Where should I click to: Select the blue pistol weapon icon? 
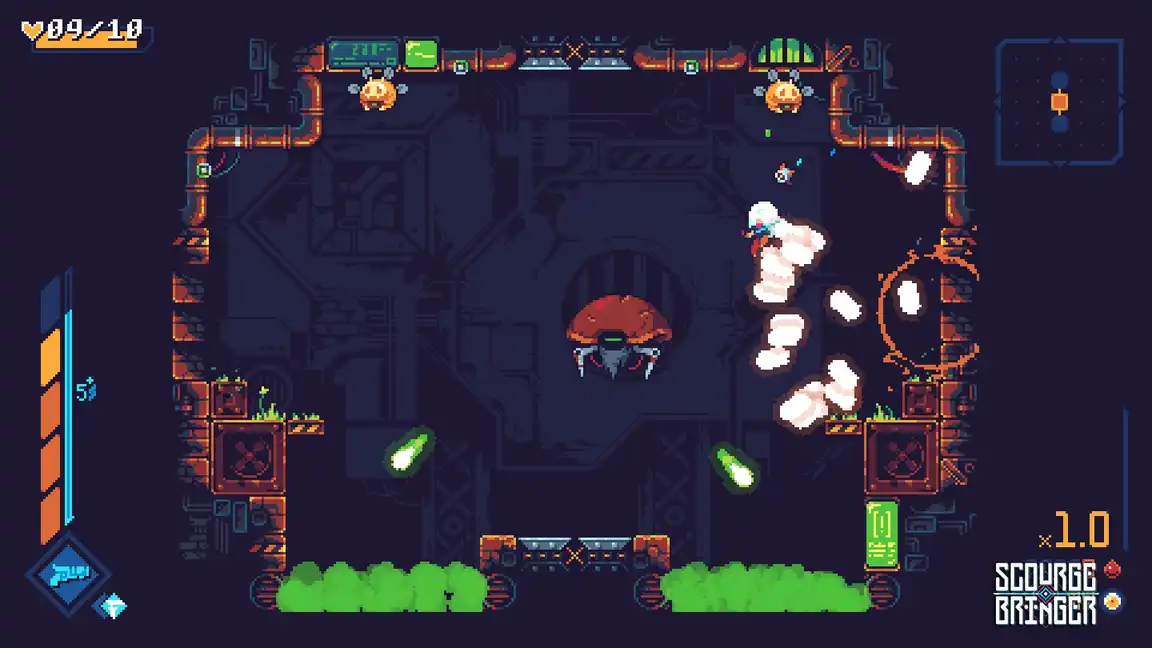click(x=69, y=574)
